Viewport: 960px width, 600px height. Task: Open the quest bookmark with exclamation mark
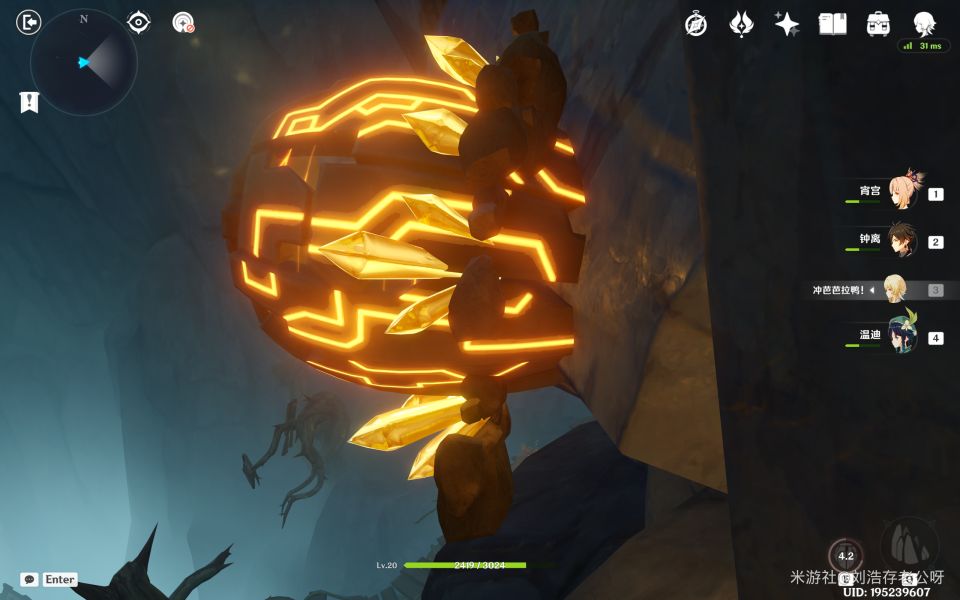point(29,101)
